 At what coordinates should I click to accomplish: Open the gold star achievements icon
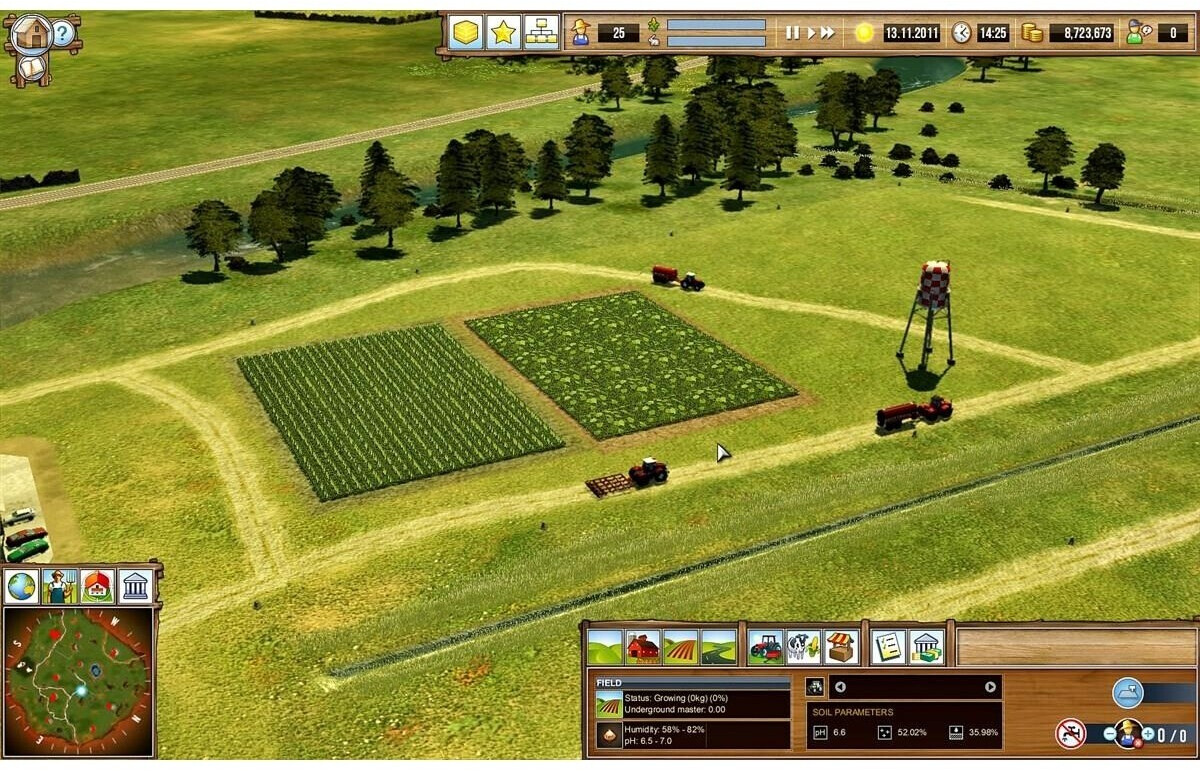[x=503, y=33]
